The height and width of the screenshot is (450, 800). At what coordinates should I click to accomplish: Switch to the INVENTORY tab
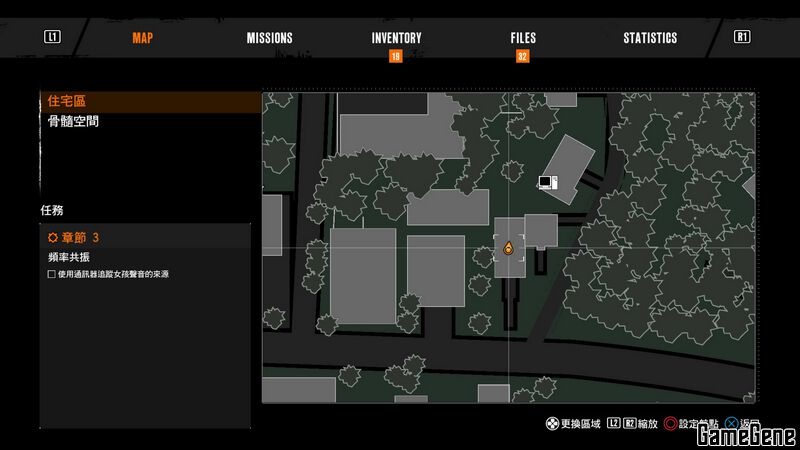[x=396, y=38]
